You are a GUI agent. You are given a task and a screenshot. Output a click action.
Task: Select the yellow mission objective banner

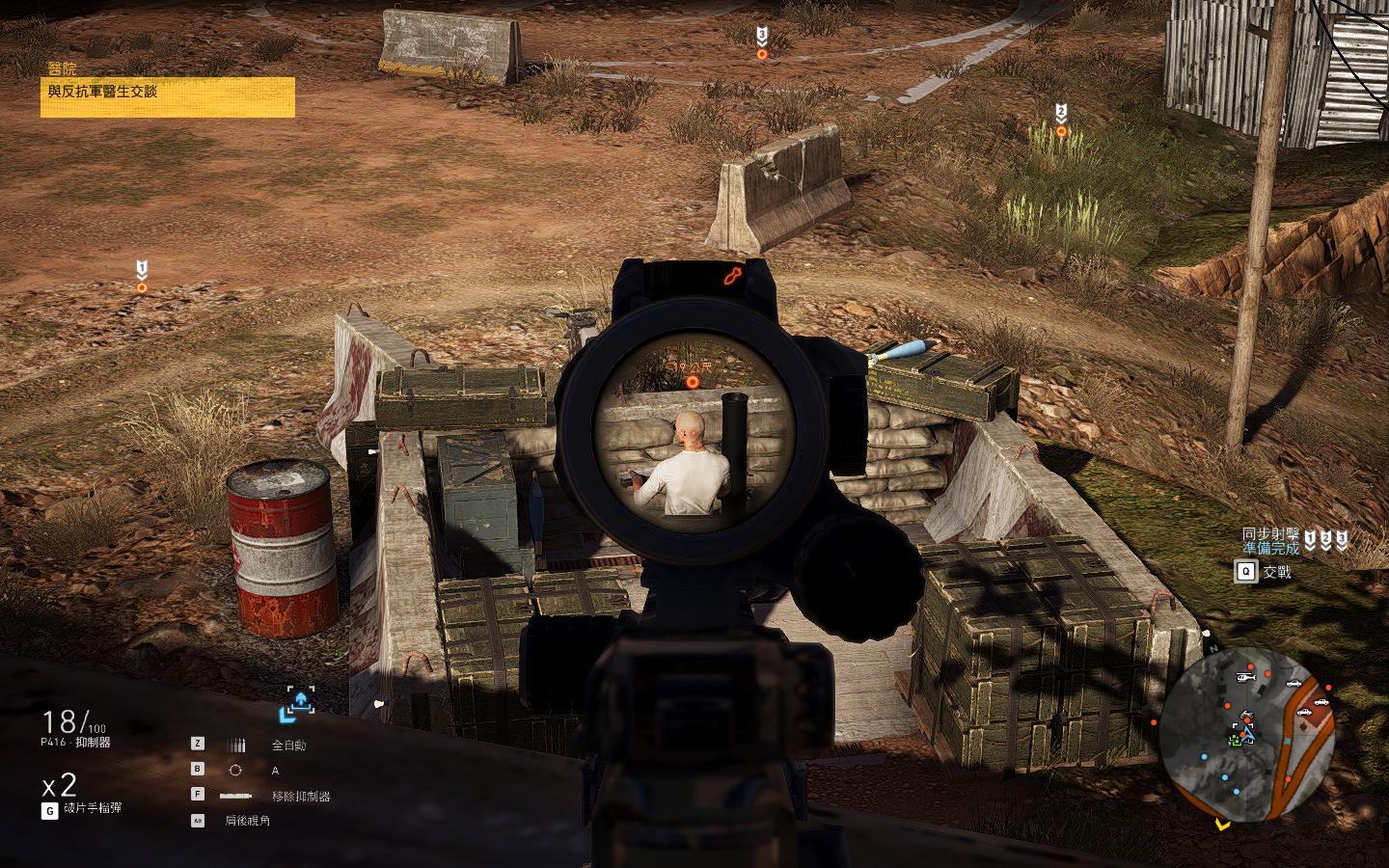pos(167,96)
